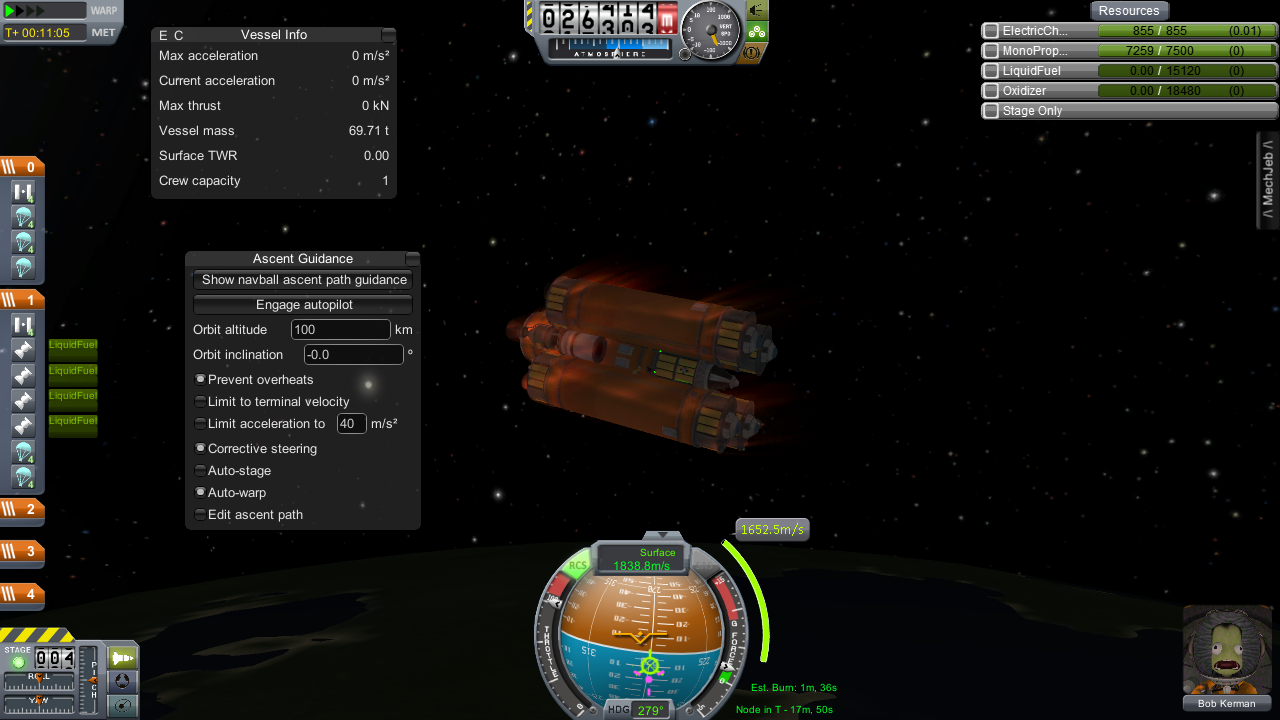Check the LiquidFuel resource box
Image resolution: width=1280 pixels, height=720 pixels.
(991, 71)
